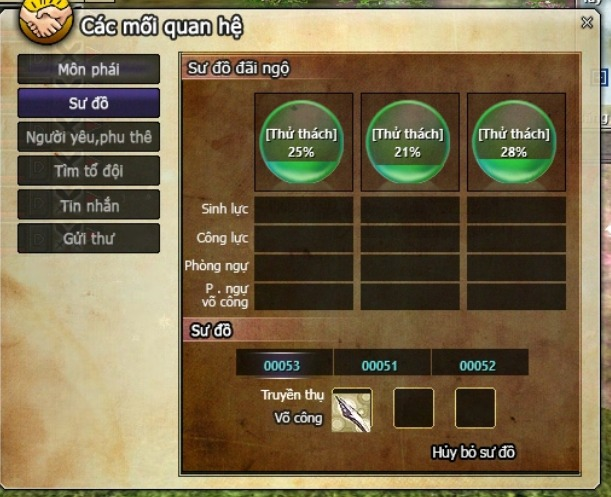611x497 pixels.
Task: Click the Truyền thụ Võ công skill icon
Action: coord(352,408)
